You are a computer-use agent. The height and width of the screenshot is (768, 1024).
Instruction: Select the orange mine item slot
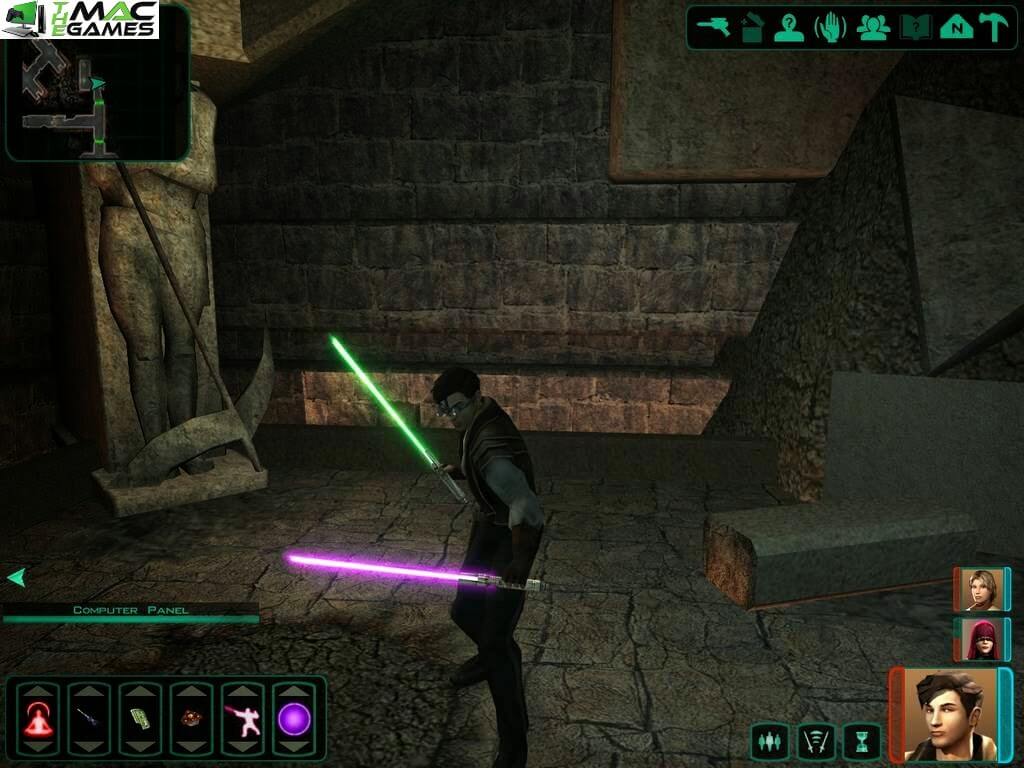191,719
